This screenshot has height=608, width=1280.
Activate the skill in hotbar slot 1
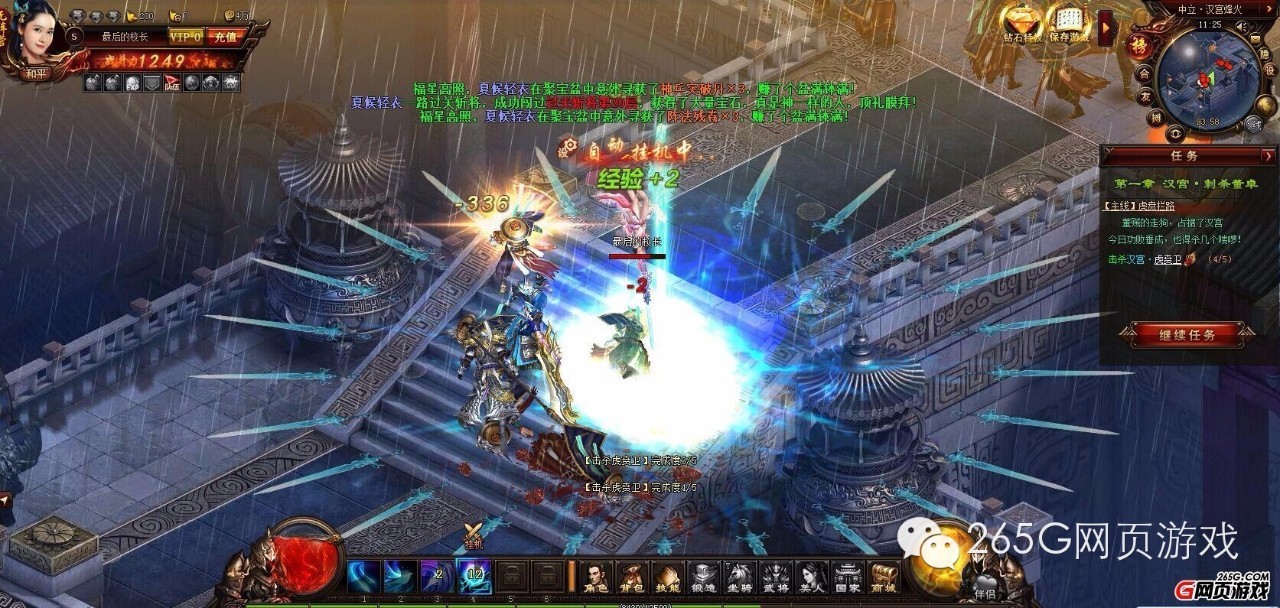(x=363, y=577)
